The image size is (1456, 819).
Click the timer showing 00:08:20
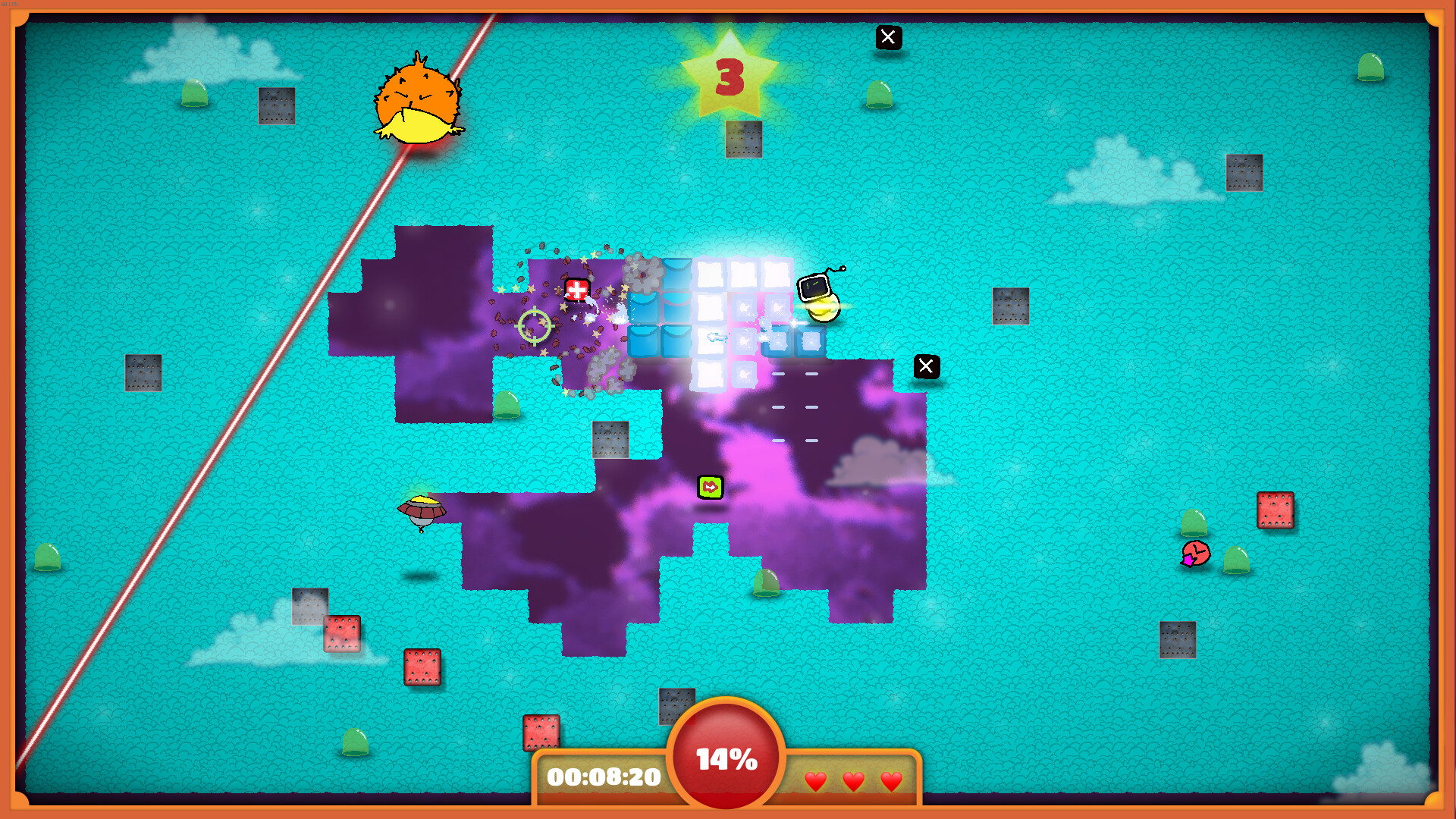[601, 777]
